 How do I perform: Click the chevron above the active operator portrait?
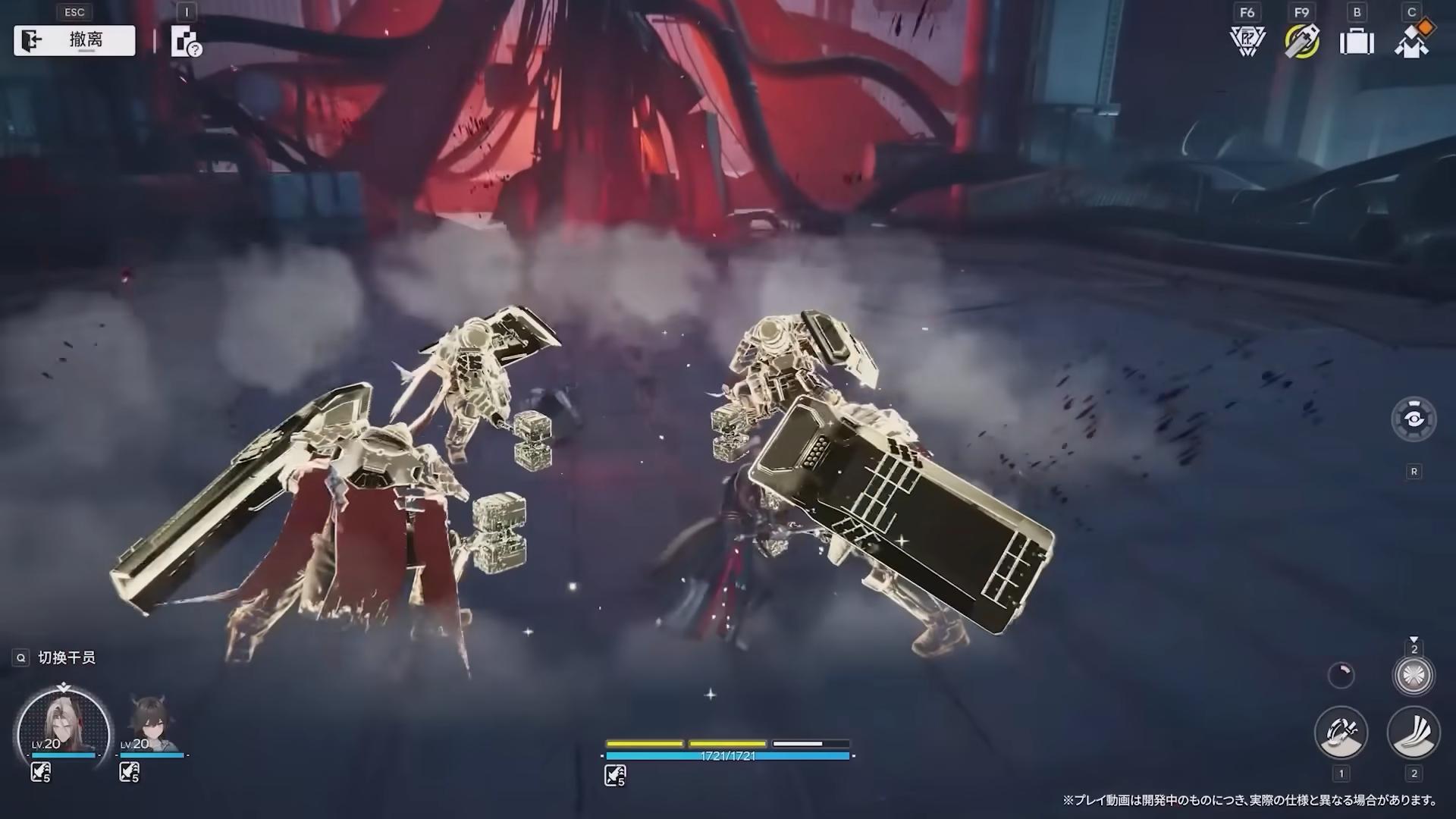coord(64,685)
